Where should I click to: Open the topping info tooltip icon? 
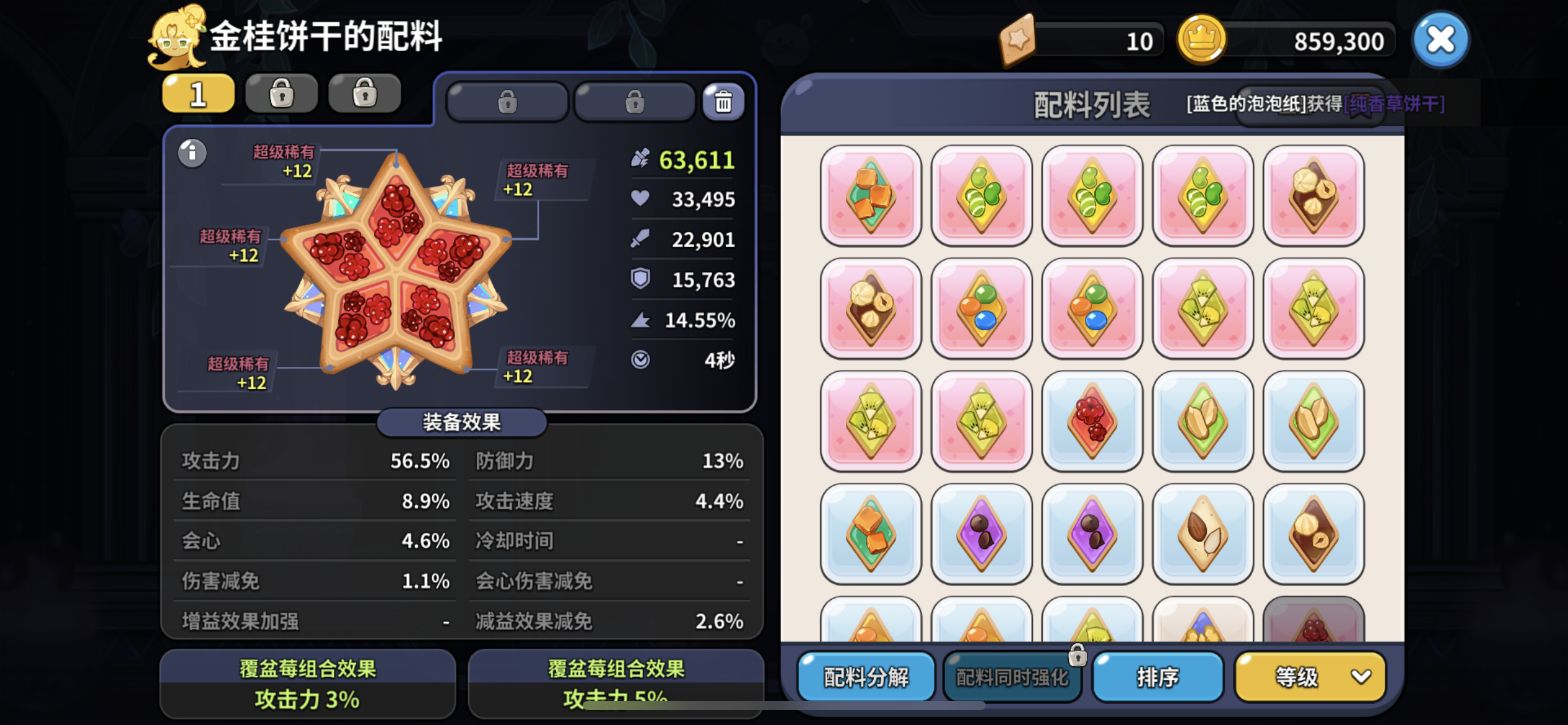coord(192,154)
